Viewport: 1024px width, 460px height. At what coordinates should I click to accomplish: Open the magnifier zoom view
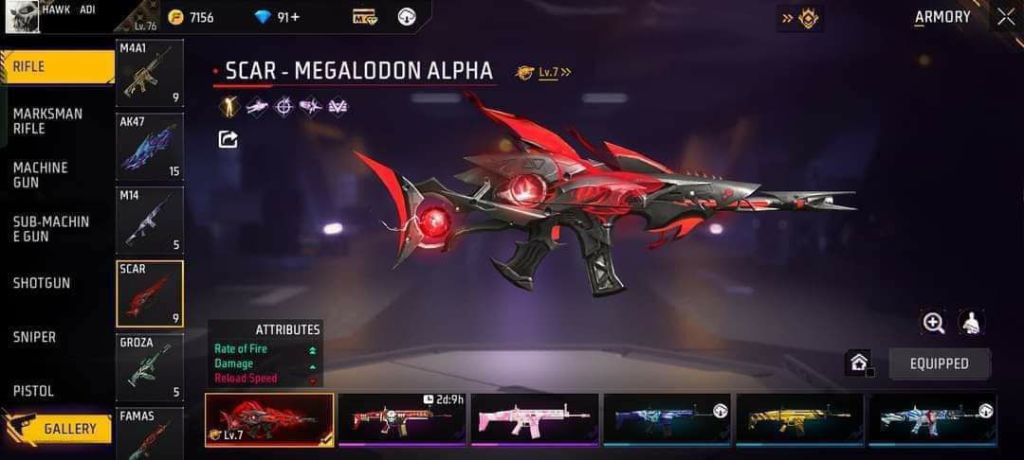tap(934, 322)
